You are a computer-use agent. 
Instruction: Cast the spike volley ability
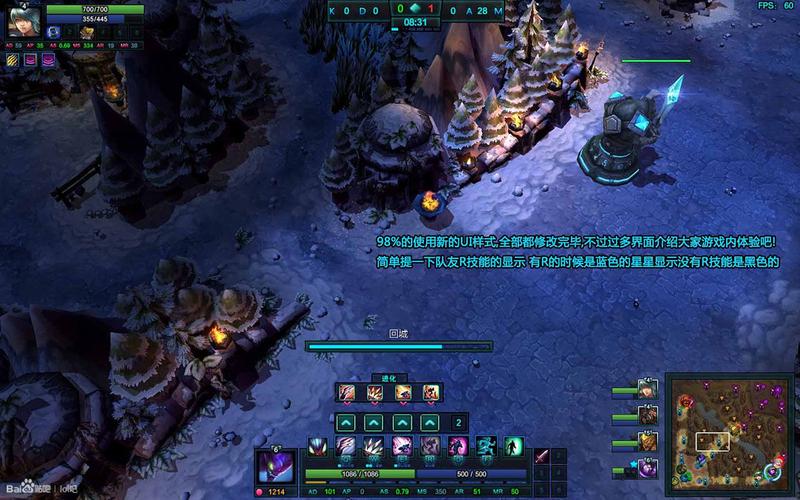[x=372, y=447]
